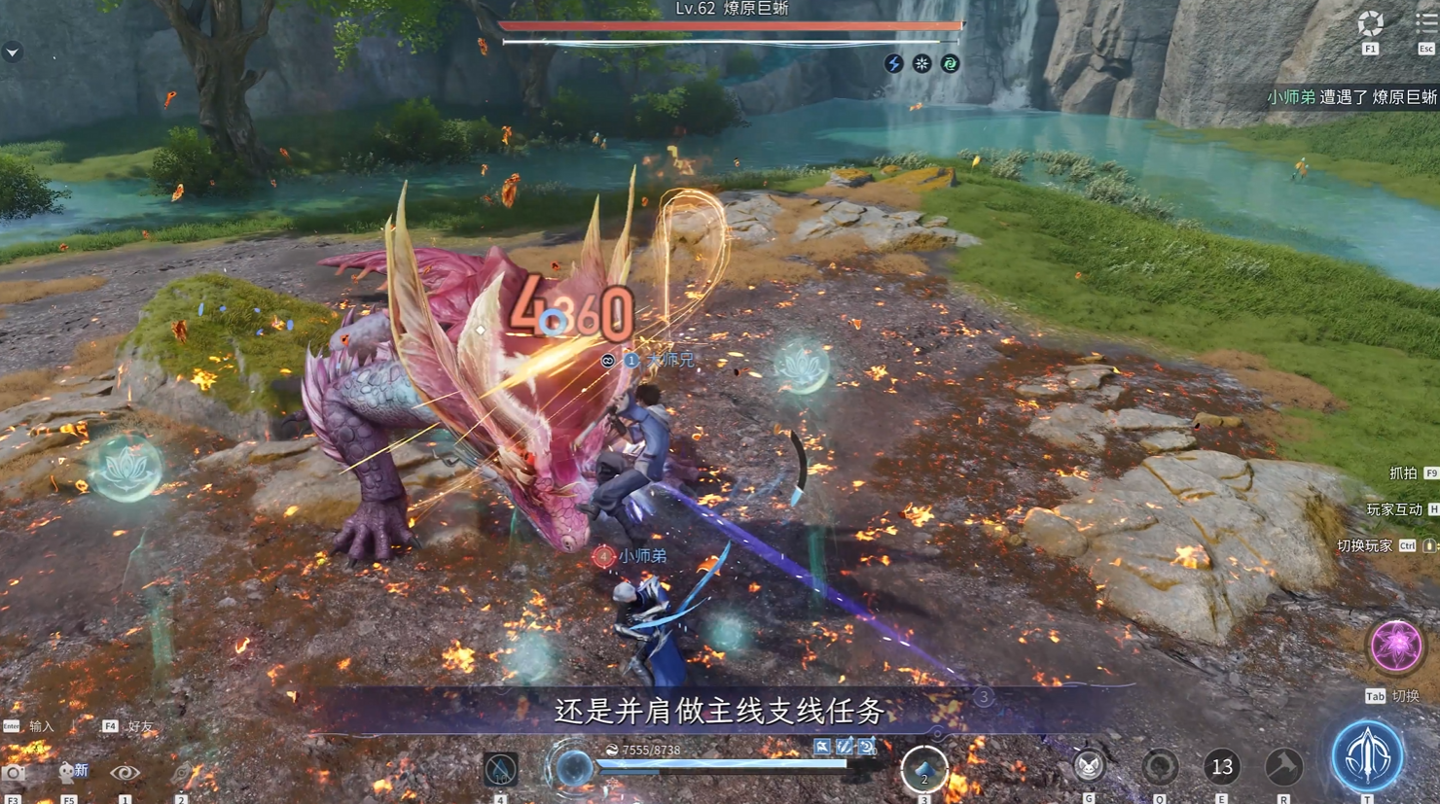Open the camera photo mode icon
The width and height of the screenshot is (1440, 804).
pyautogui.click(x=14, y=773)
